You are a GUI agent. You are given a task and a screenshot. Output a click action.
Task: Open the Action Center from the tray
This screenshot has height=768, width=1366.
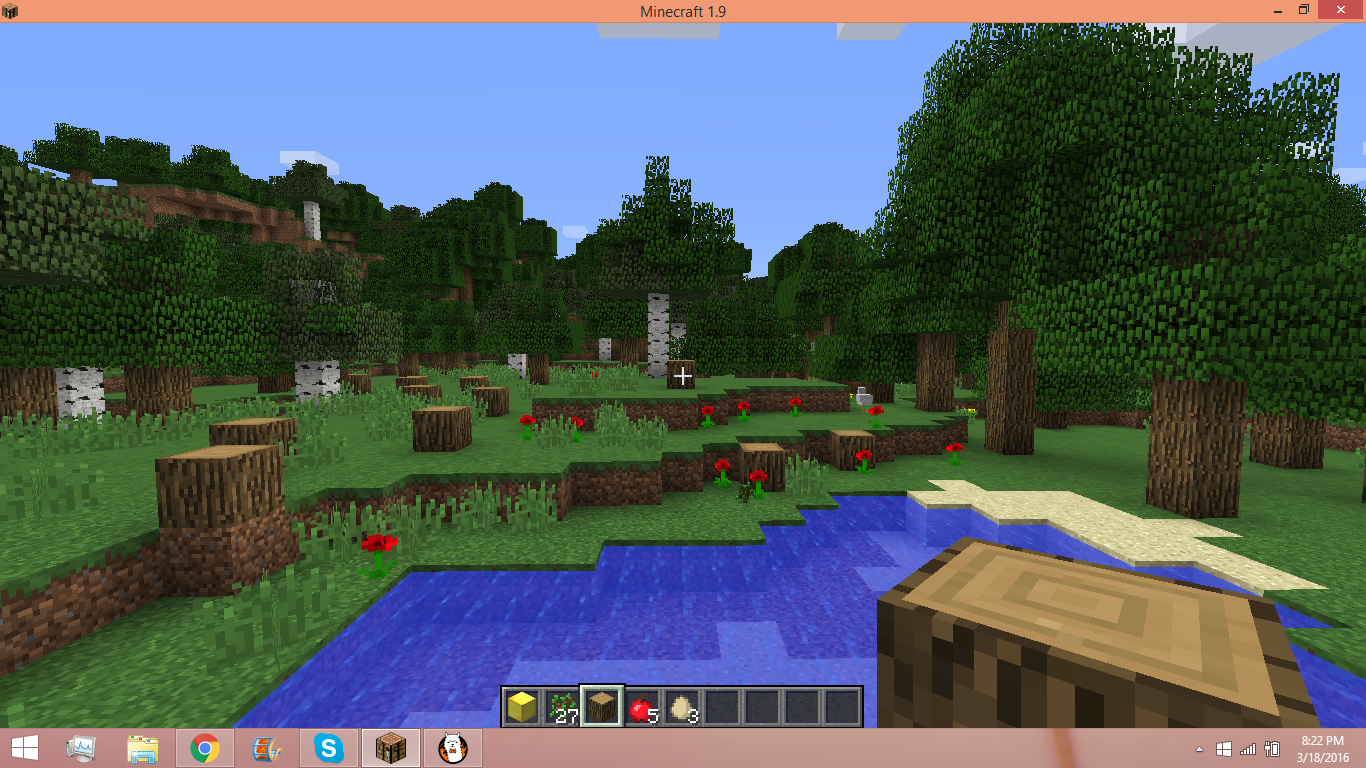pos(1224,748)
